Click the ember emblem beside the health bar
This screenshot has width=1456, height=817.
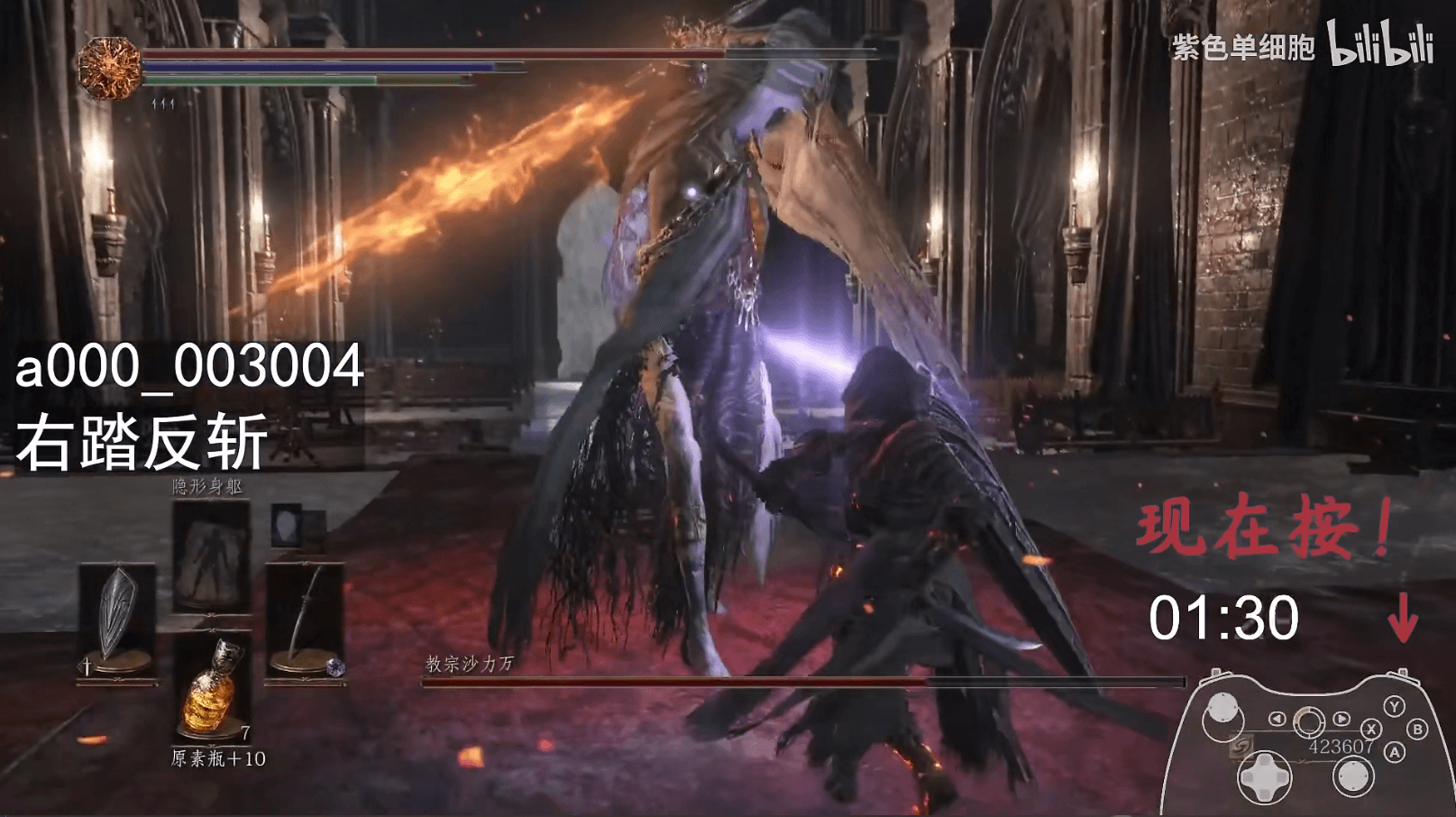(x=109, y=68)
